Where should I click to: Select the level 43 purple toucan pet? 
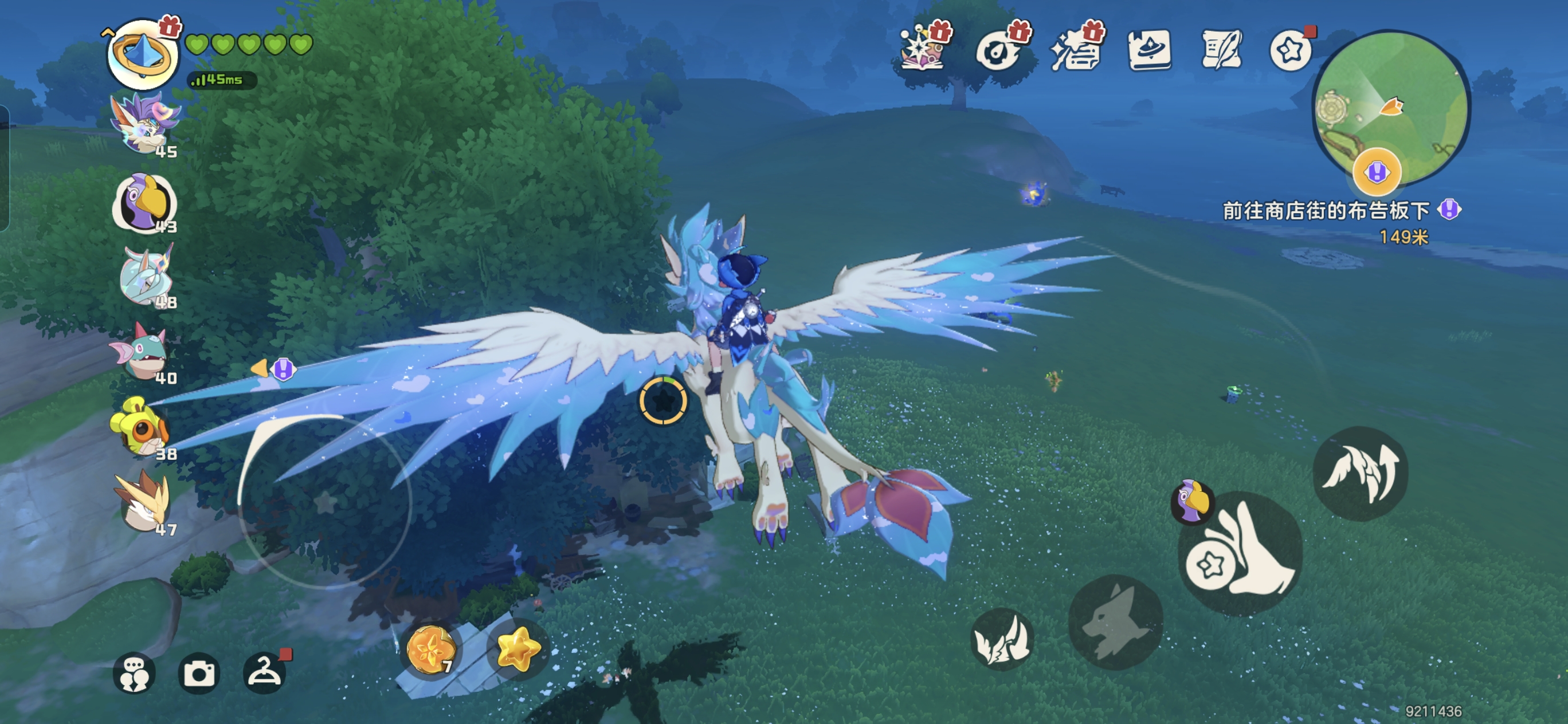point(145,203)
